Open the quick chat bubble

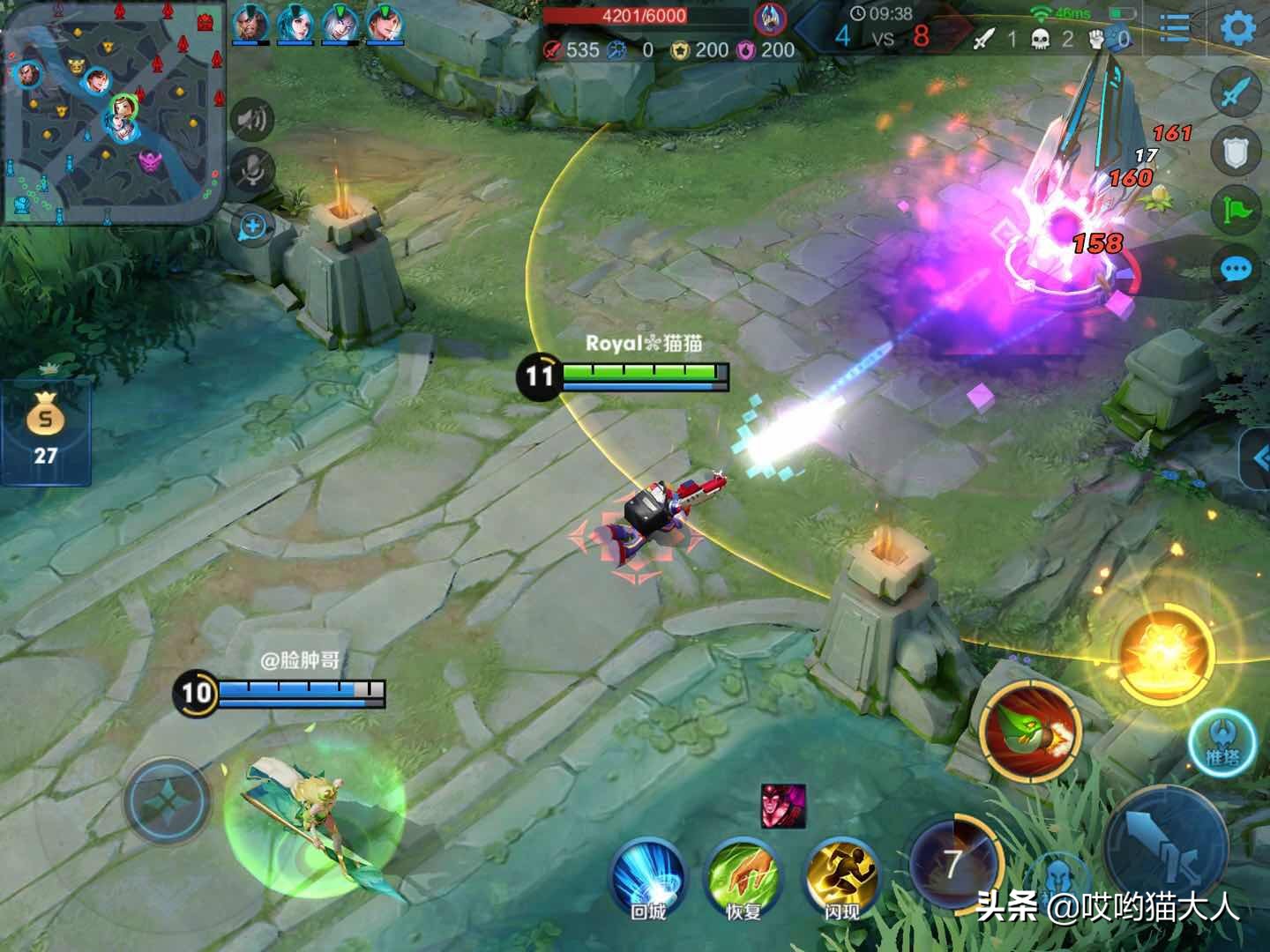[1236, 269]
